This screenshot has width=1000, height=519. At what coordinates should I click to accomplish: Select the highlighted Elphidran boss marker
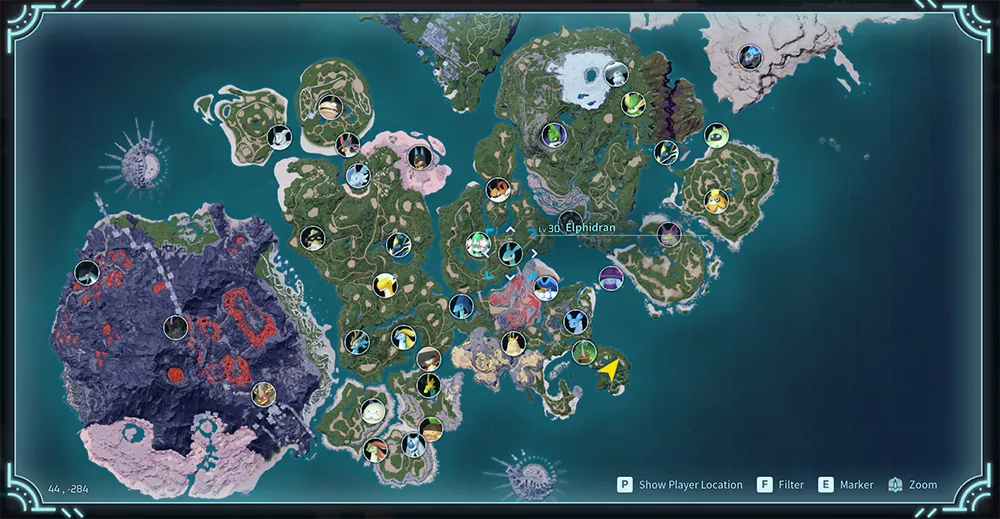click(511, 253)
